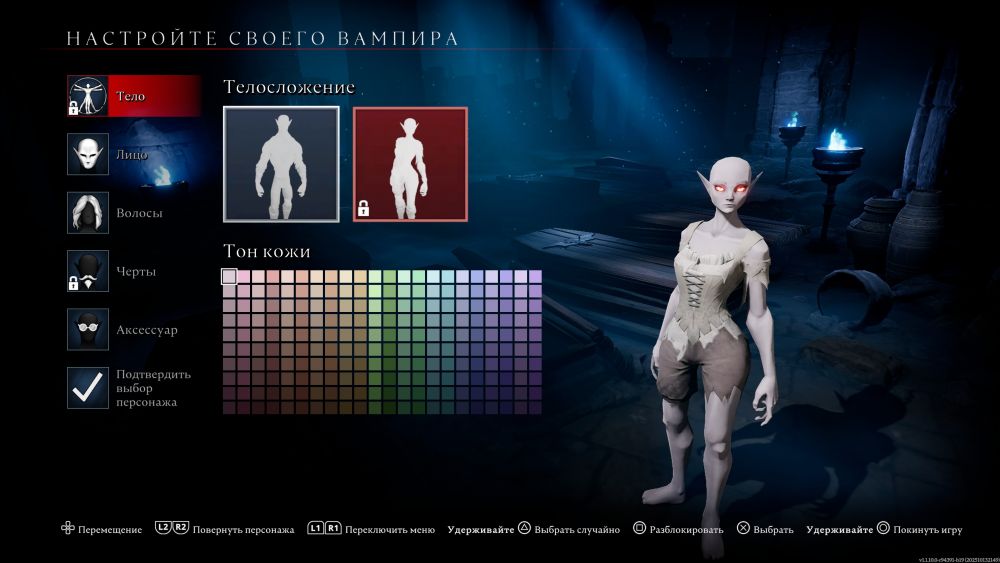Pick the selected pale white skin tone swatch
Image resolution: width=1000 pixels, height=563 pixels.
(x=229, y=277)
